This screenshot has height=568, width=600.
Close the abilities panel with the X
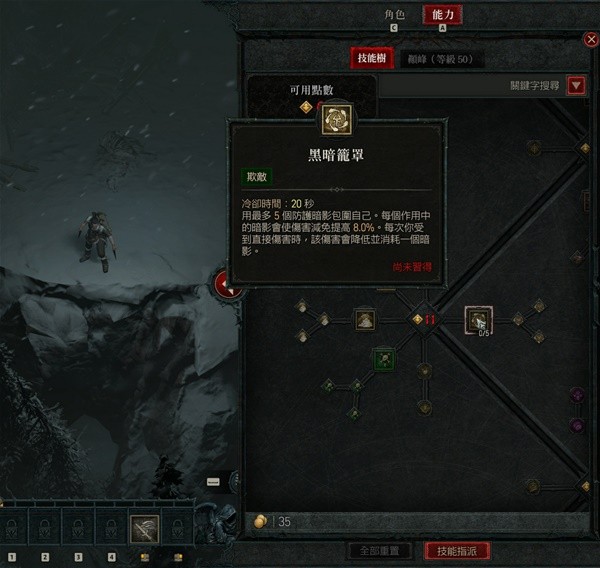point(590,39)
